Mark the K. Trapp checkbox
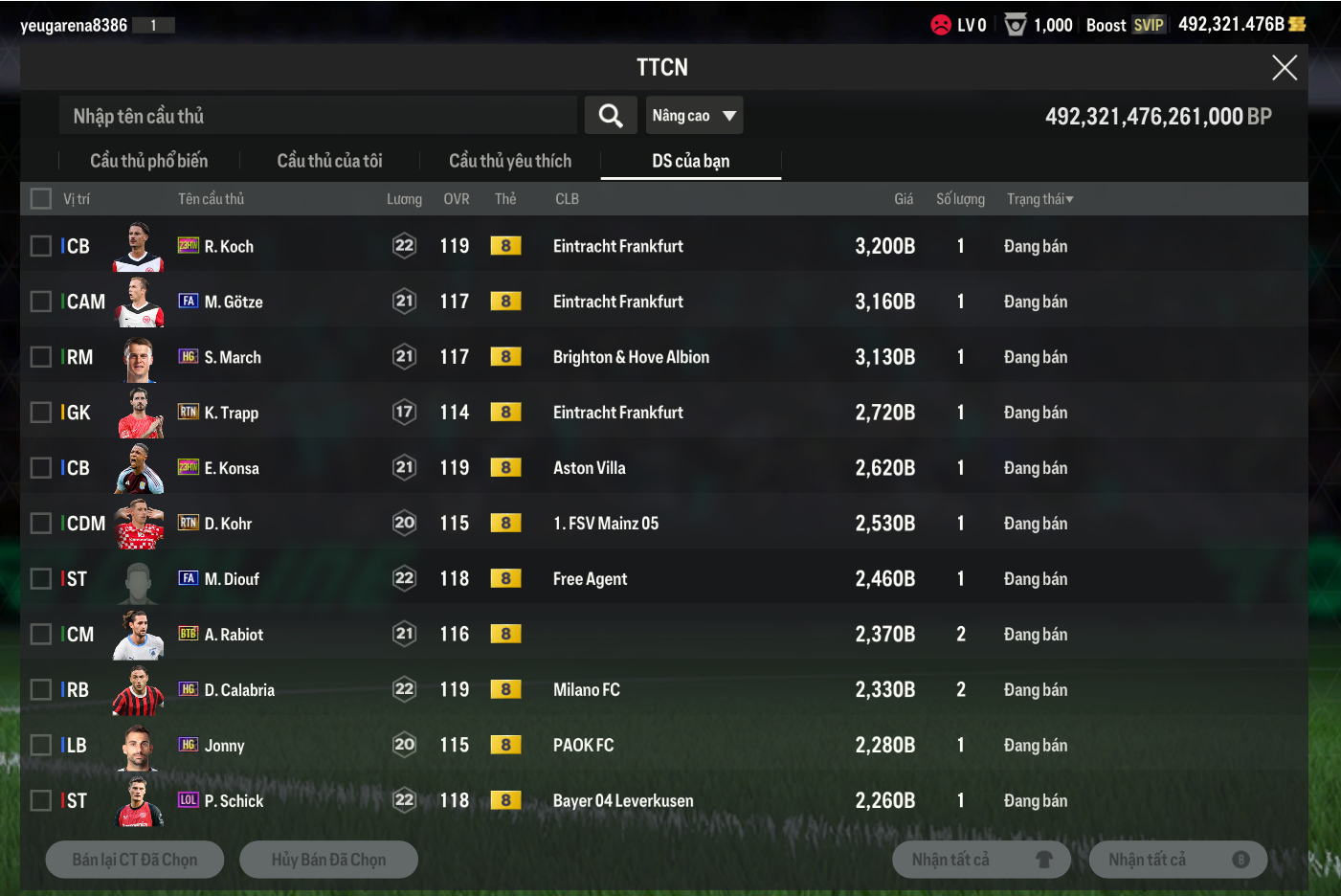The width and height of the screenshot is (1341, 896). pyautogui.click(x=41, y=413)
